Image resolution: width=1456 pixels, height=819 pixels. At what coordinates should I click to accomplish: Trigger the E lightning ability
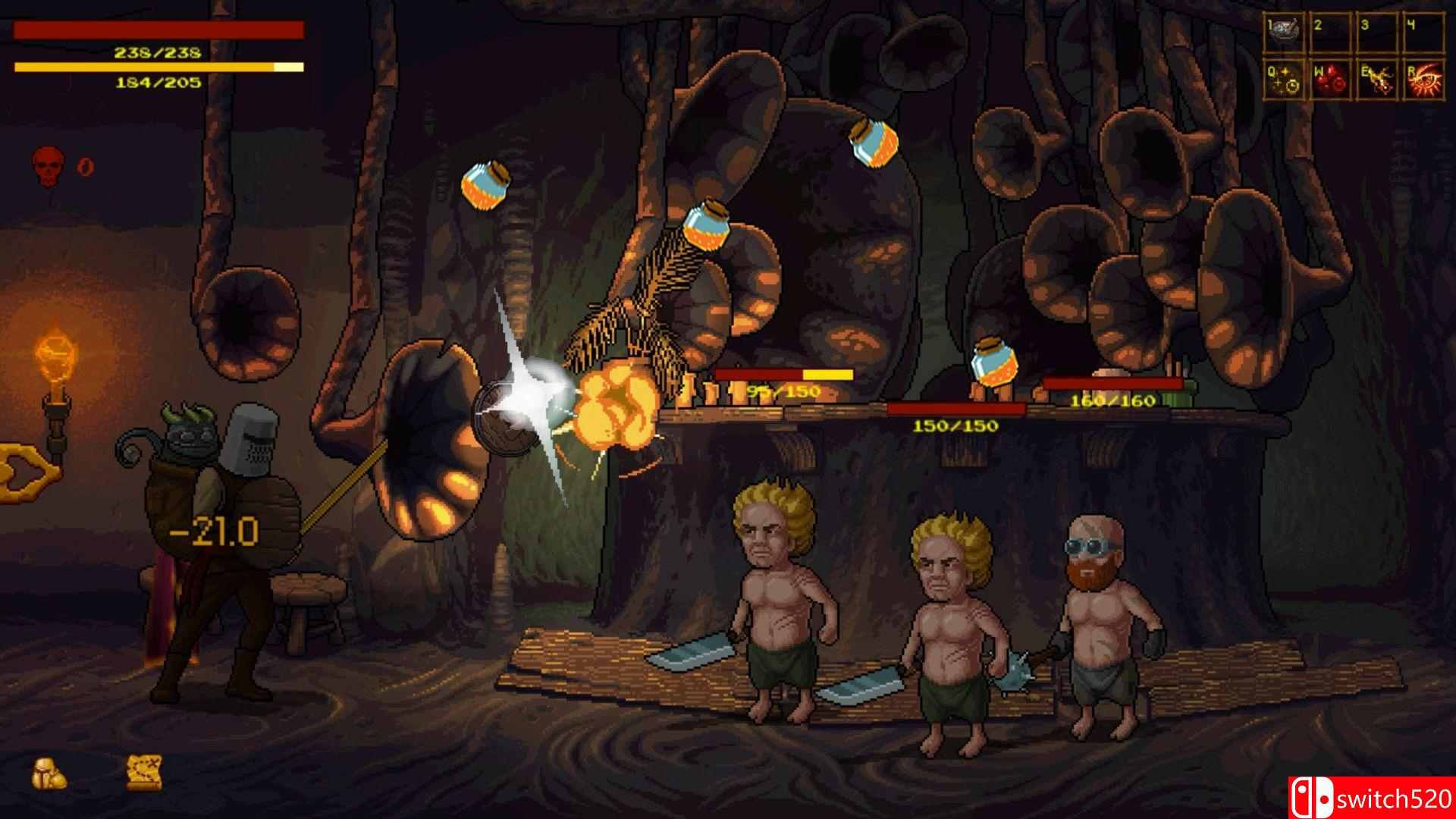(x=1376, y=80)
